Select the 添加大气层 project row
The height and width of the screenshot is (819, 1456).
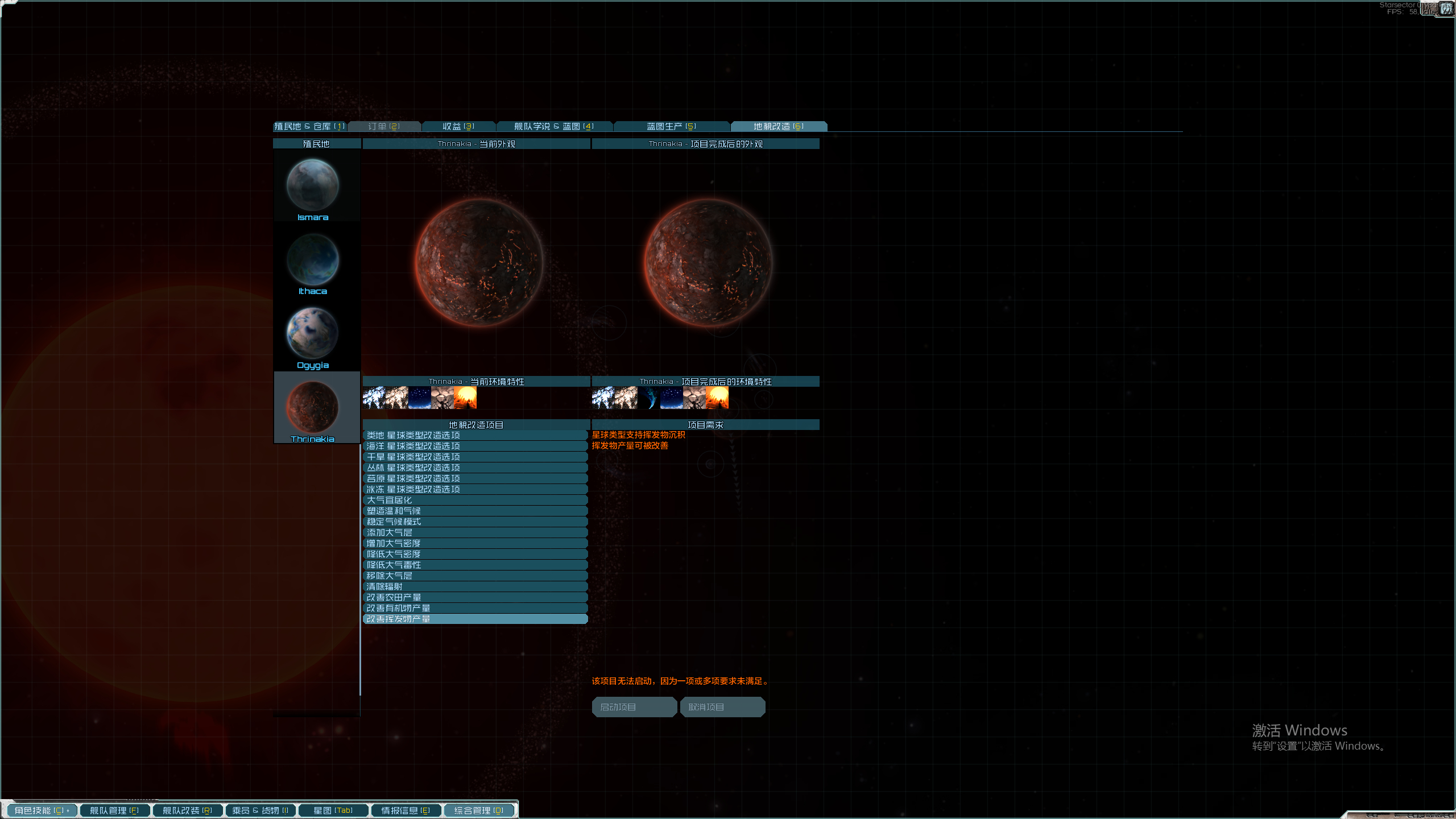coord(475,532)
